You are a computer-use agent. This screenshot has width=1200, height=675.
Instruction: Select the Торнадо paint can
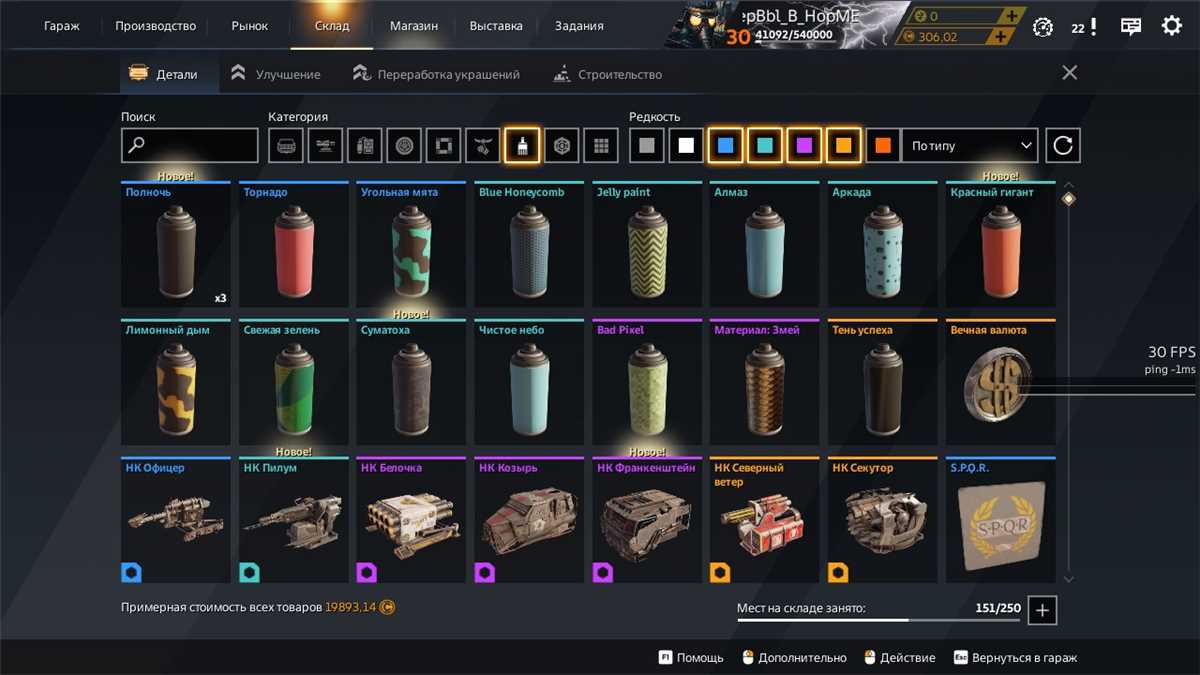pyautogui.click(x=294, y=245)
